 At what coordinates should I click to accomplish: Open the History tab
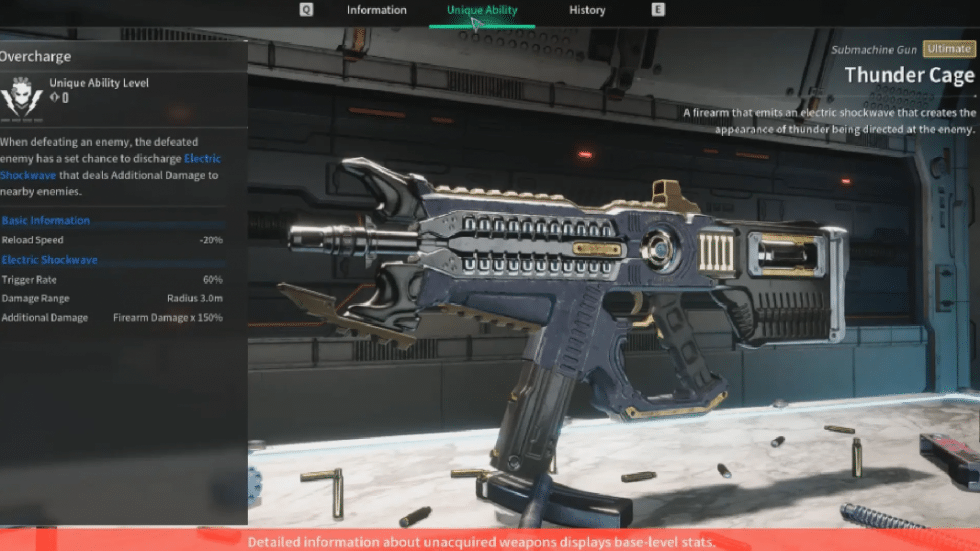coord(587,10)
